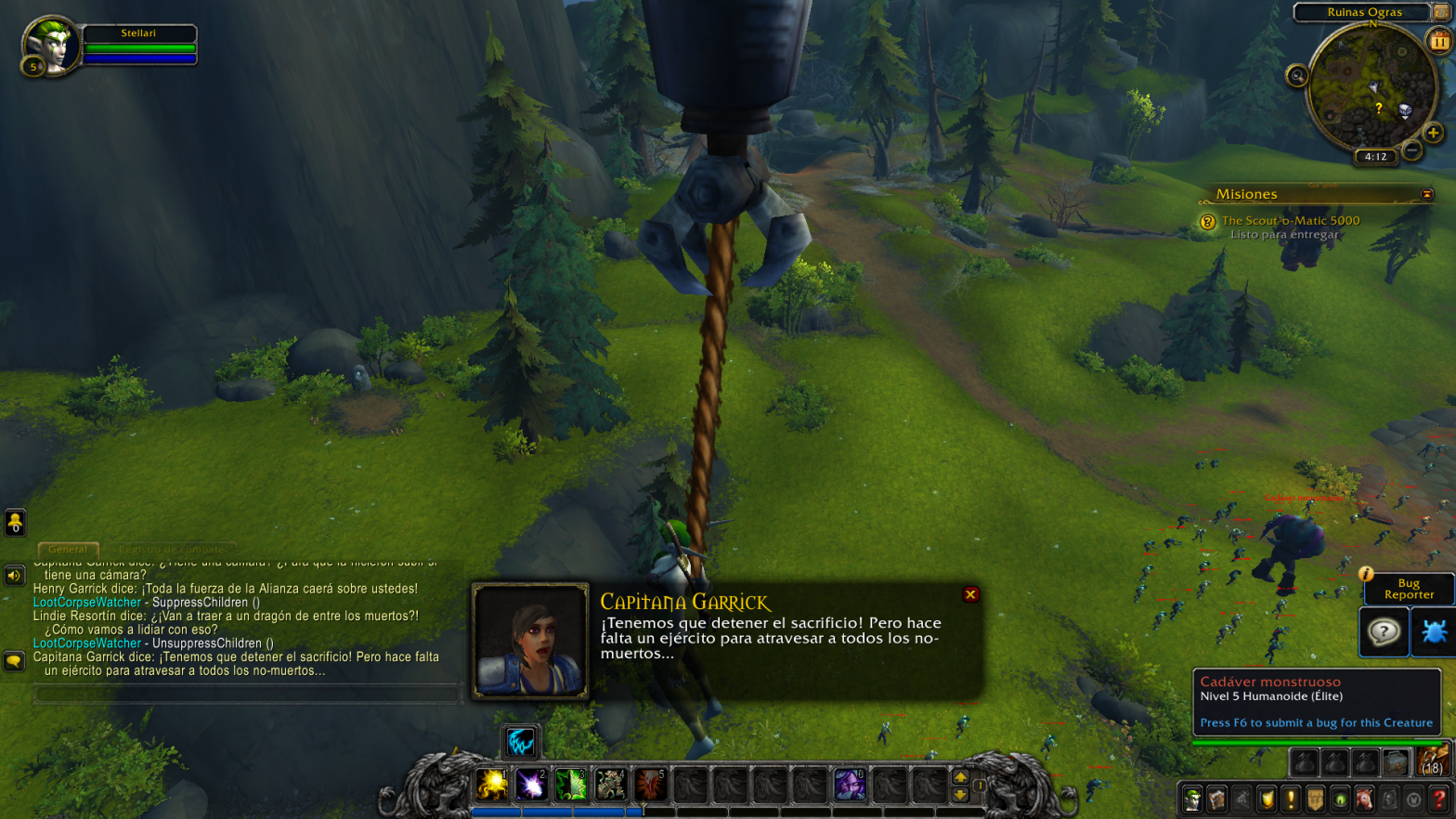Image resolution: width=1456 pixels, height=819 pixels.
Task: Click the blue claw ability above action bar
Action: tap(520, 741)
